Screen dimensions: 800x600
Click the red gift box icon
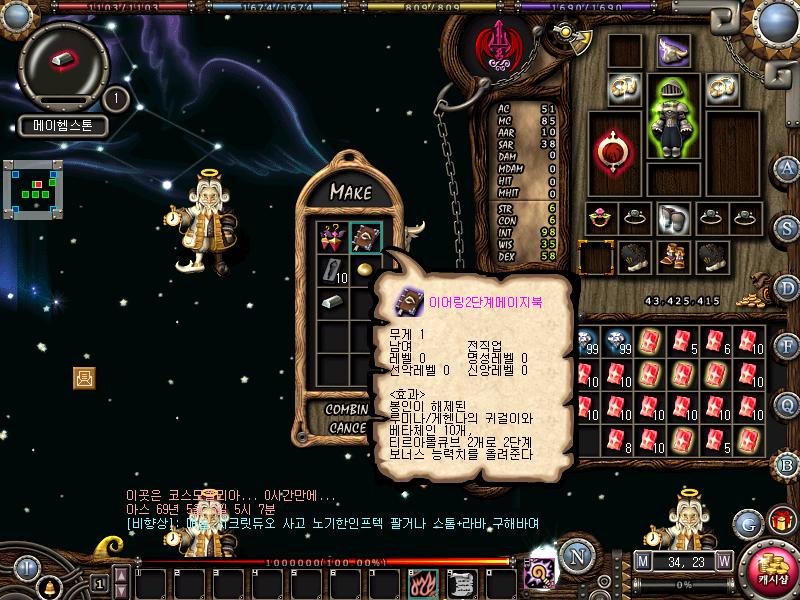click(780, 520)
